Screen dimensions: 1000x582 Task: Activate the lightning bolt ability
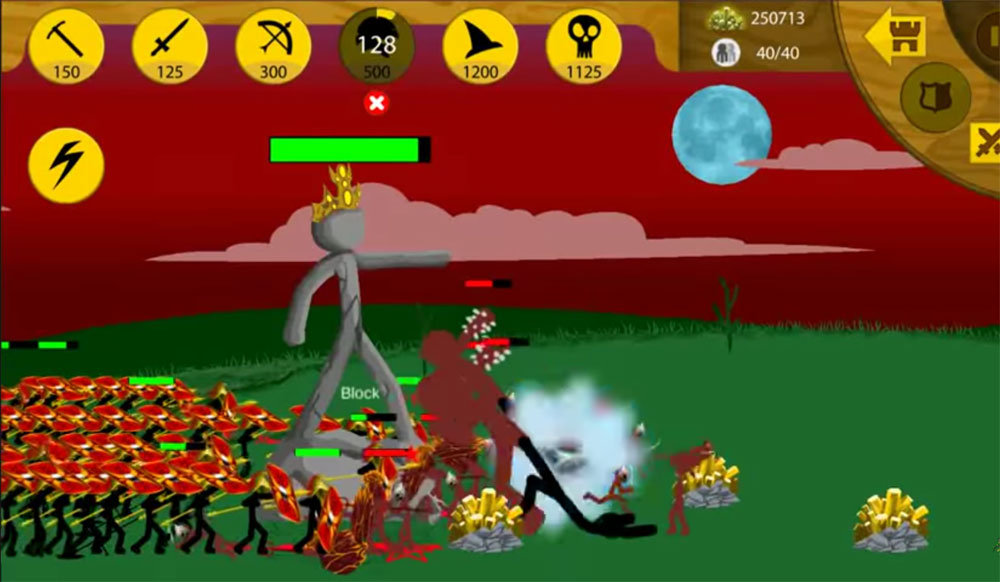pyautogui.click(x=66, y=165)
